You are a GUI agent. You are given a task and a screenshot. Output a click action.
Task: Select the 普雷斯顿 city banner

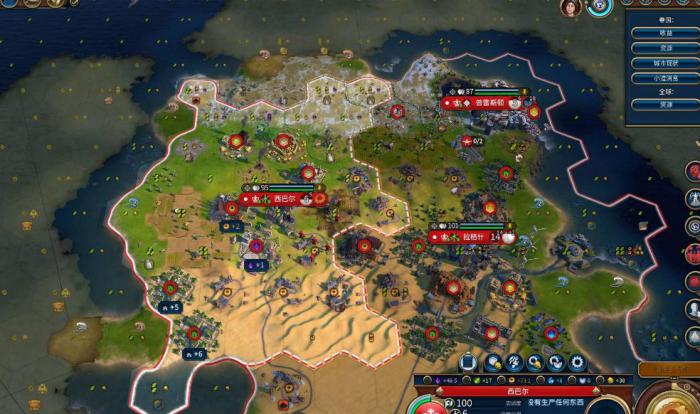point(486,102)
